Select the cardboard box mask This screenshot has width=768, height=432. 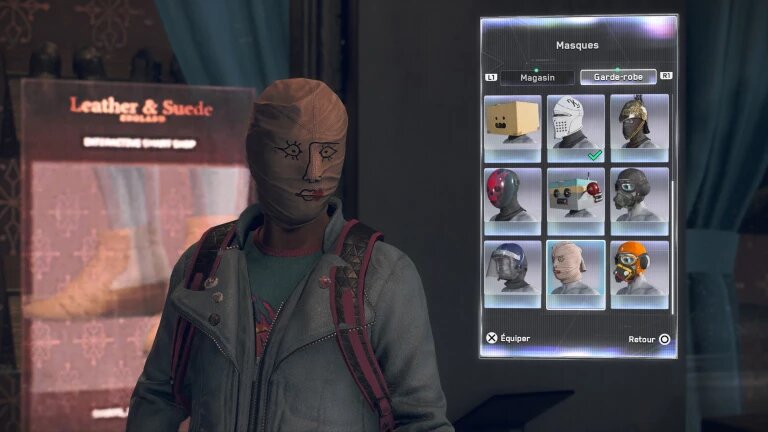pyautogui.click(x=512, y=128)
